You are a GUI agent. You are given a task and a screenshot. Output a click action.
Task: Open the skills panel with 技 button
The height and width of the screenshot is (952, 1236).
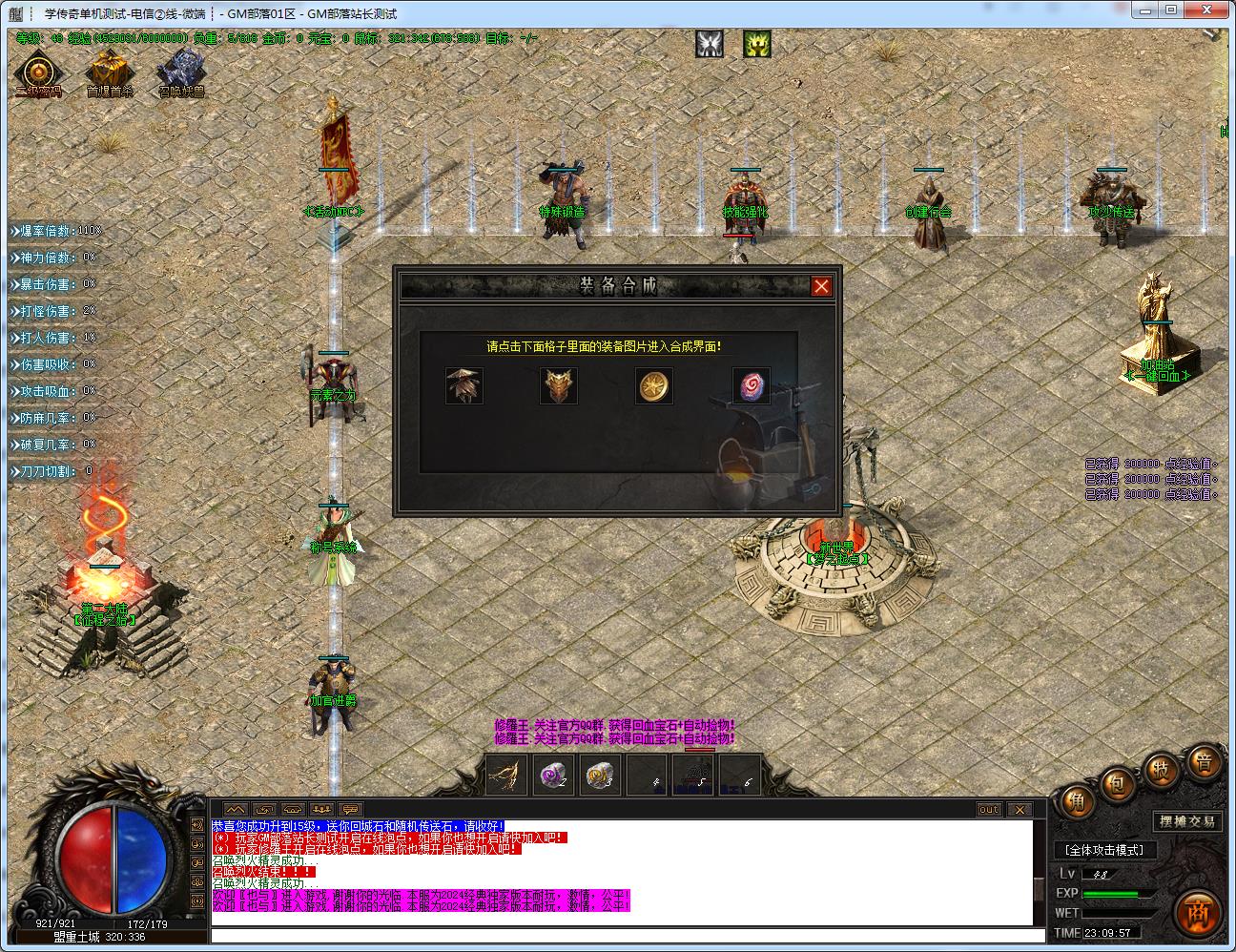1162,768
